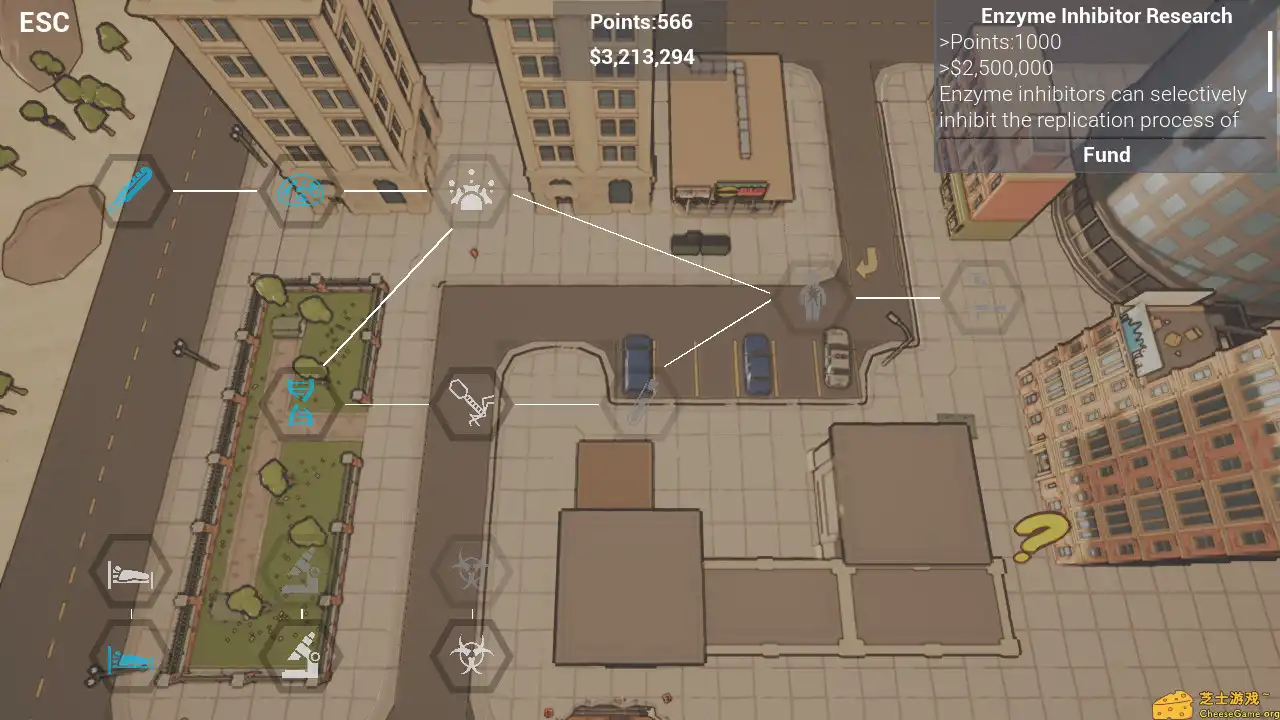Click the small syringe node near the parked cars
The height and width of the screenshot is (720, 1280).
(644, 402)
